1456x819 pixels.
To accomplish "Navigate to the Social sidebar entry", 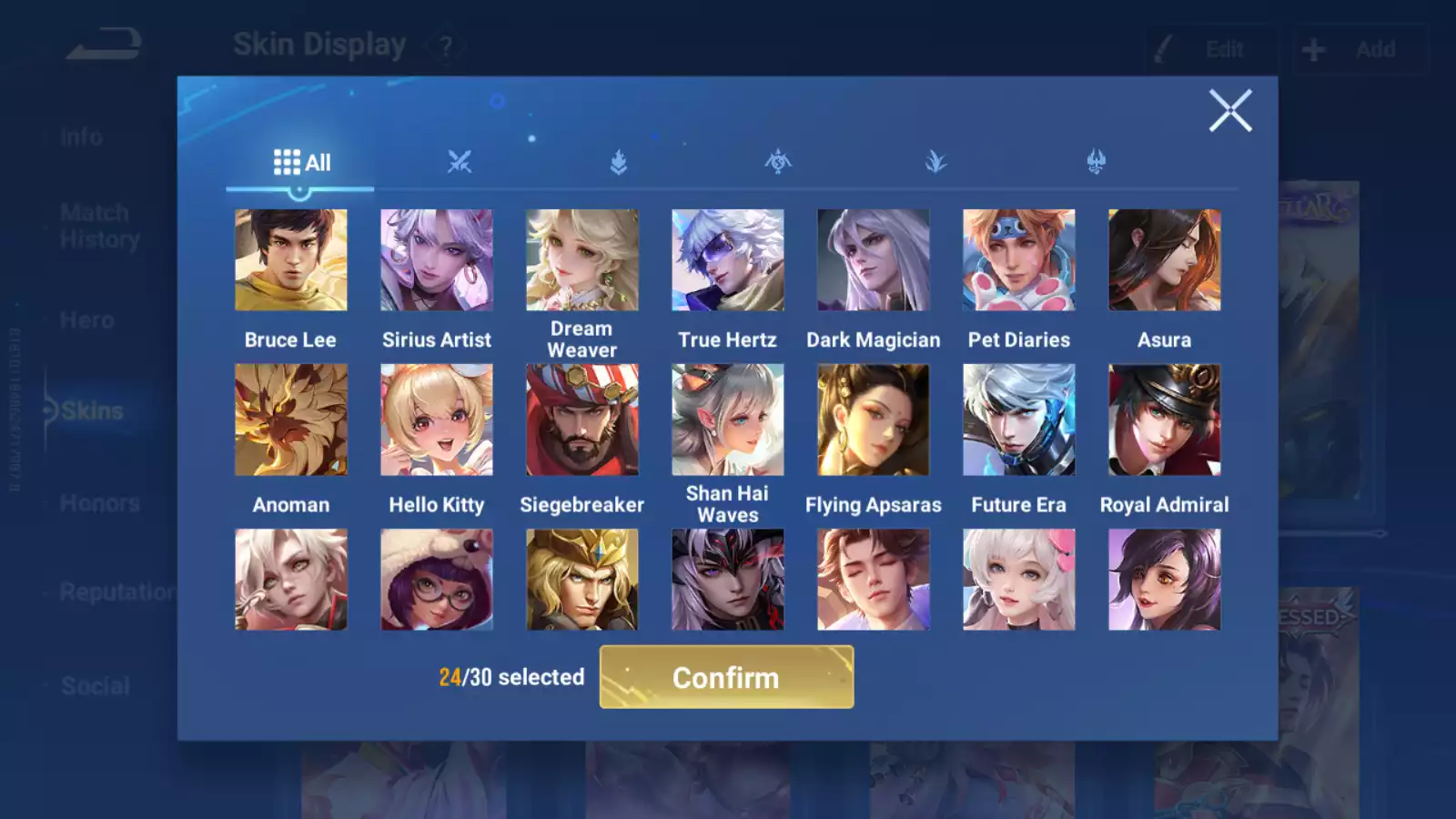I will pos(94,685).
